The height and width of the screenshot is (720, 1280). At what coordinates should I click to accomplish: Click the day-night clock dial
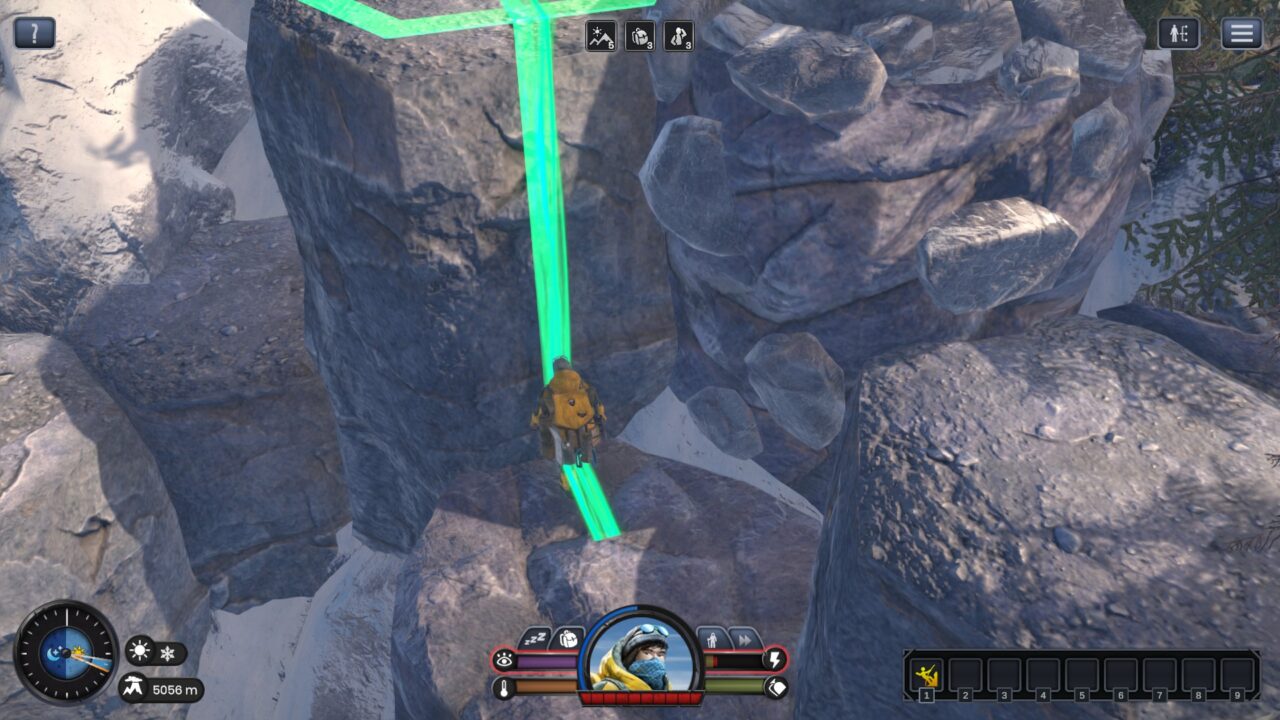coord(66,652)
